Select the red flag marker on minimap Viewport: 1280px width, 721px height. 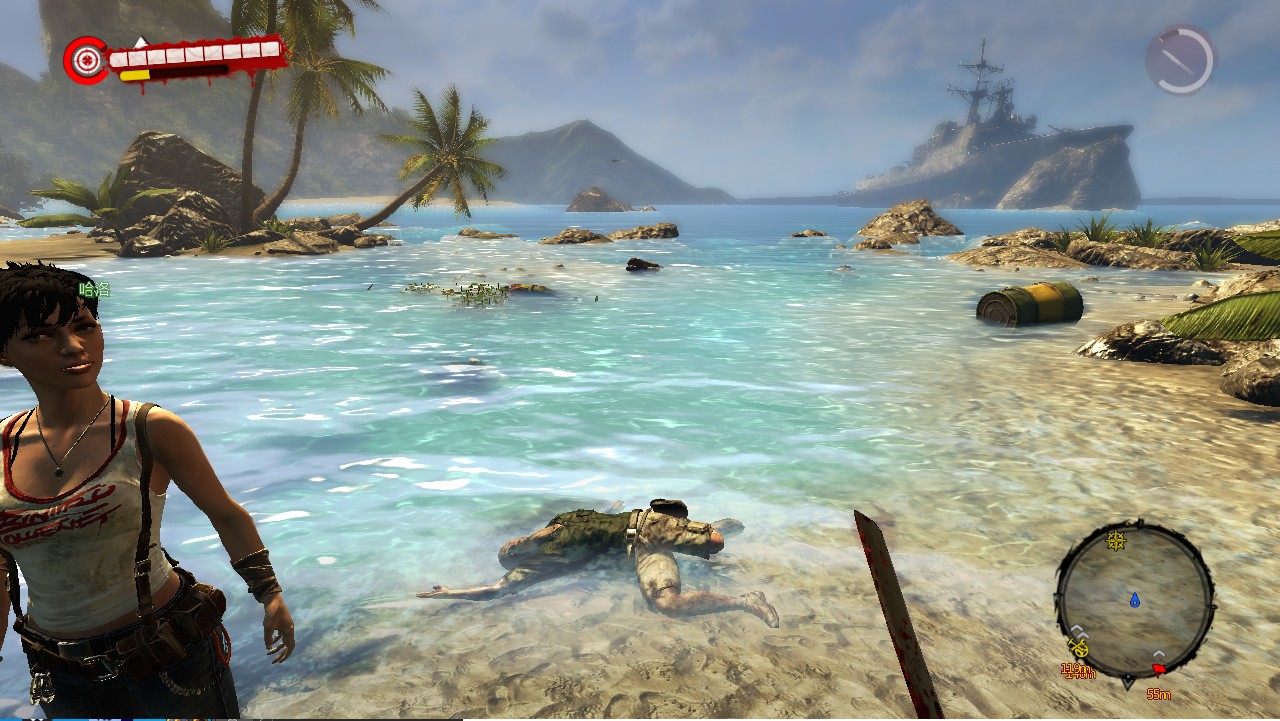pos(1159,669)
